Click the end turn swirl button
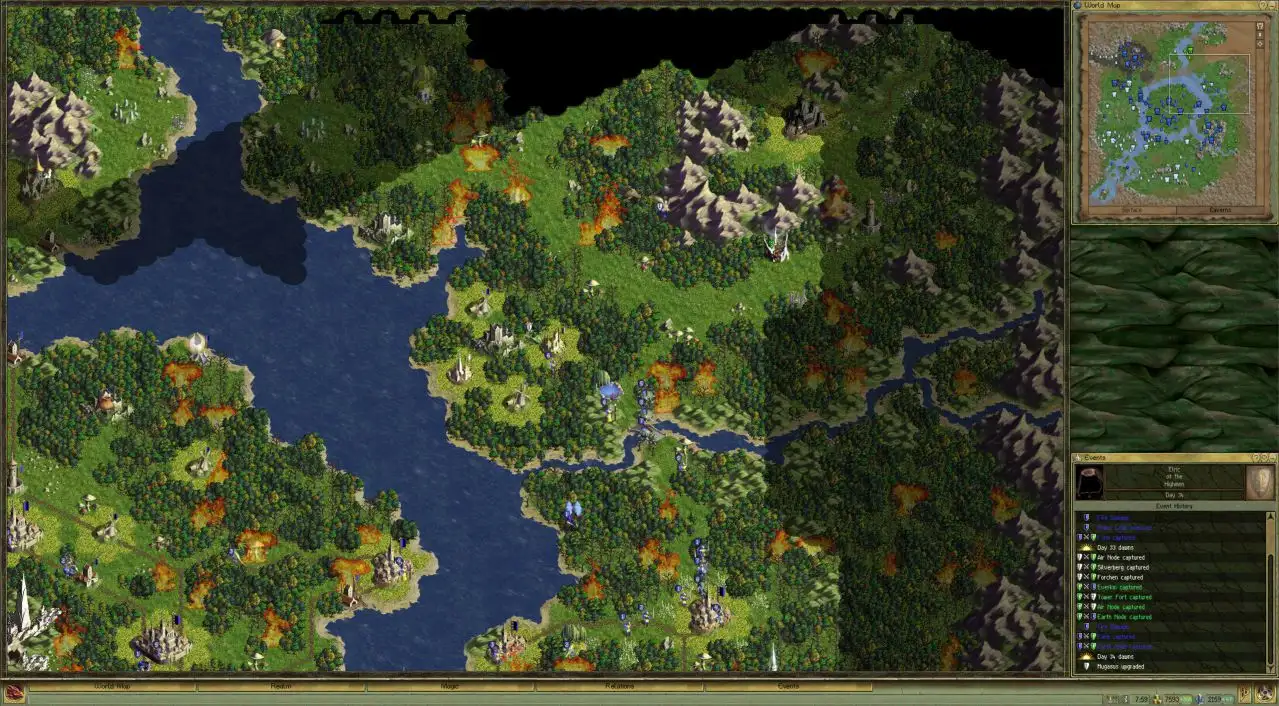 click(x=1265, y=693)
